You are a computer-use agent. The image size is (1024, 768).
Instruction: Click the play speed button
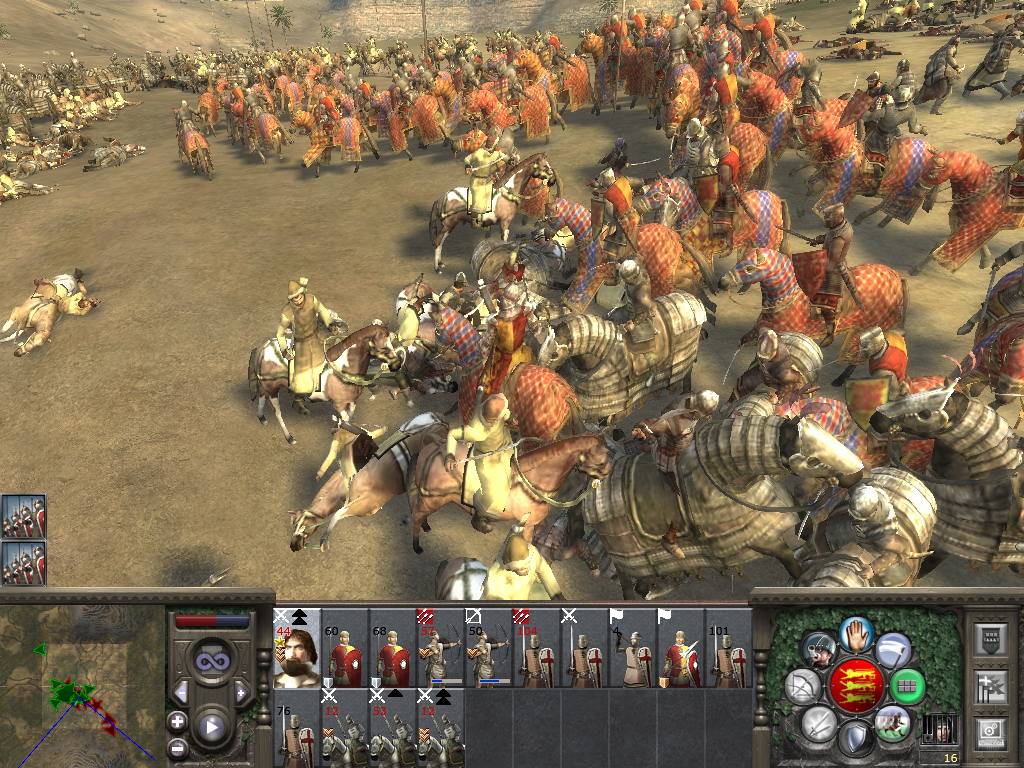point(211,726)
